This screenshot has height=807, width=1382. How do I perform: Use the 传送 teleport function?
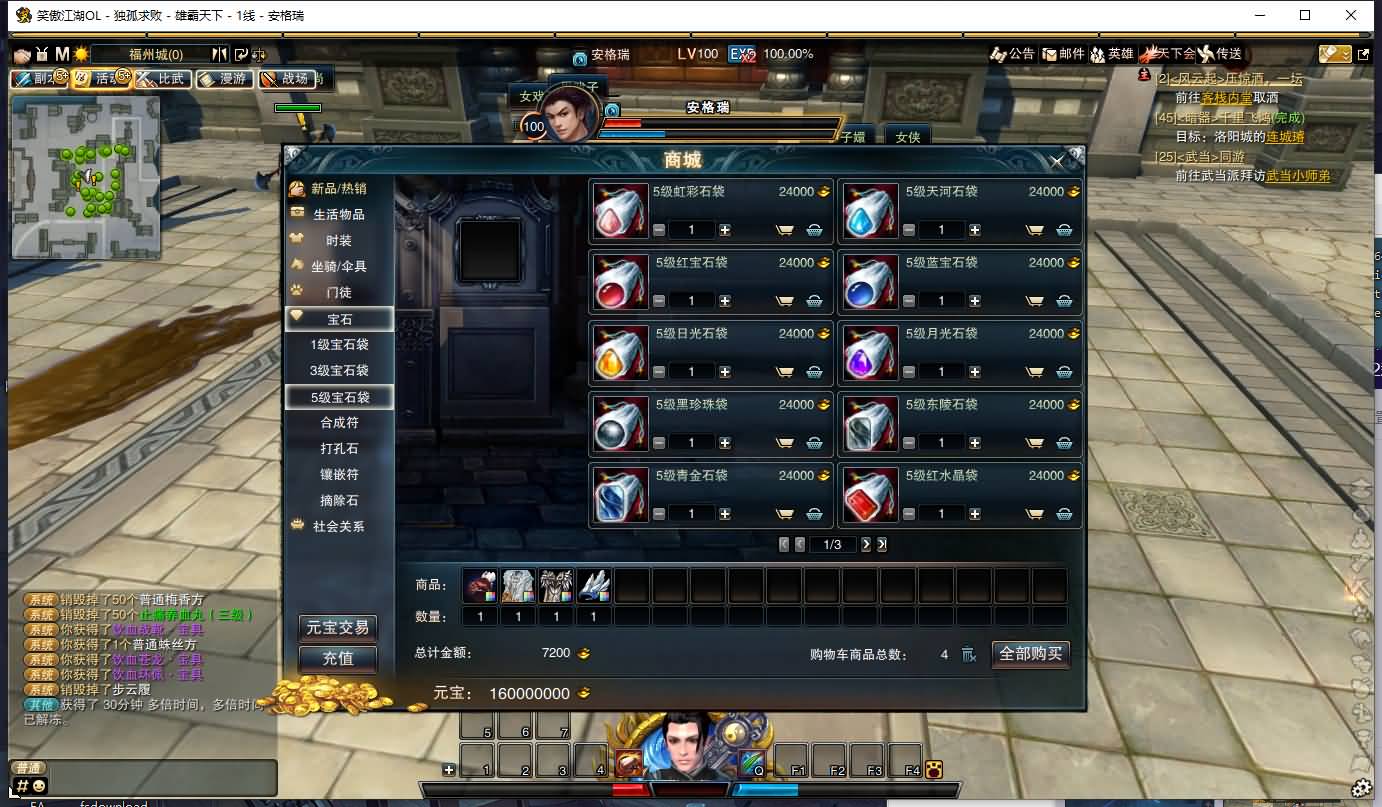pyautogui.click(x=1222, y=54)
